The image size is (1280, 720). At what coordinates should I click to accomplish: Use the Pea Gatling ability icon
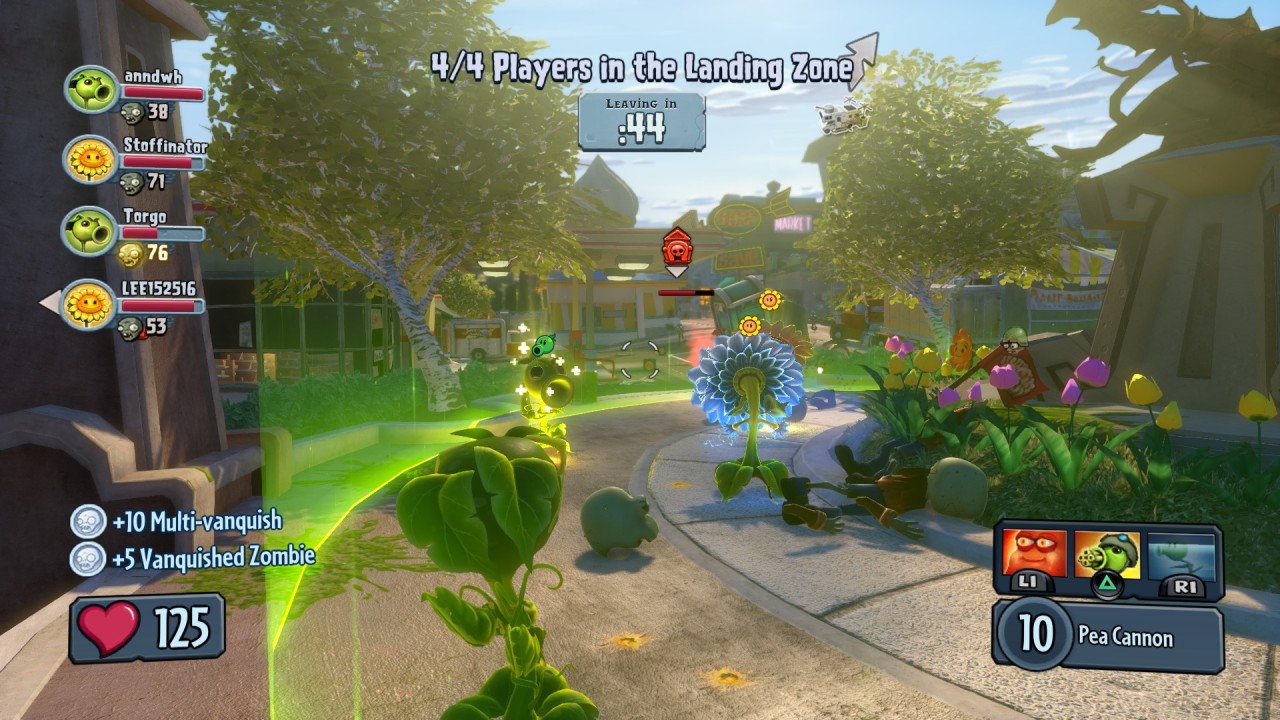click(x=1107, y=556)
